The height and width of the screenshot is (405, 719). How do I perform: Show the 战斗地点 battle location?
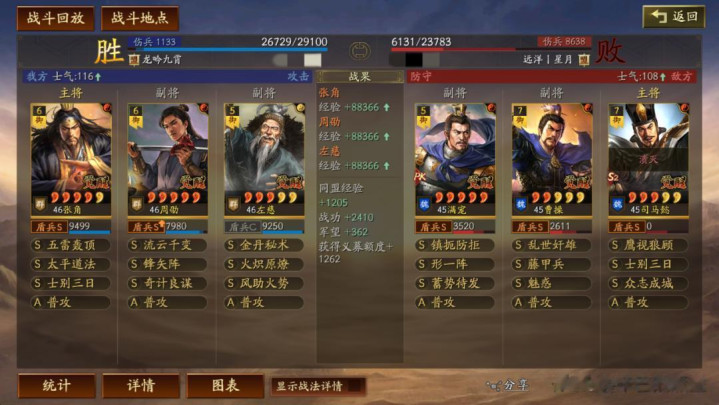point(139,18)
